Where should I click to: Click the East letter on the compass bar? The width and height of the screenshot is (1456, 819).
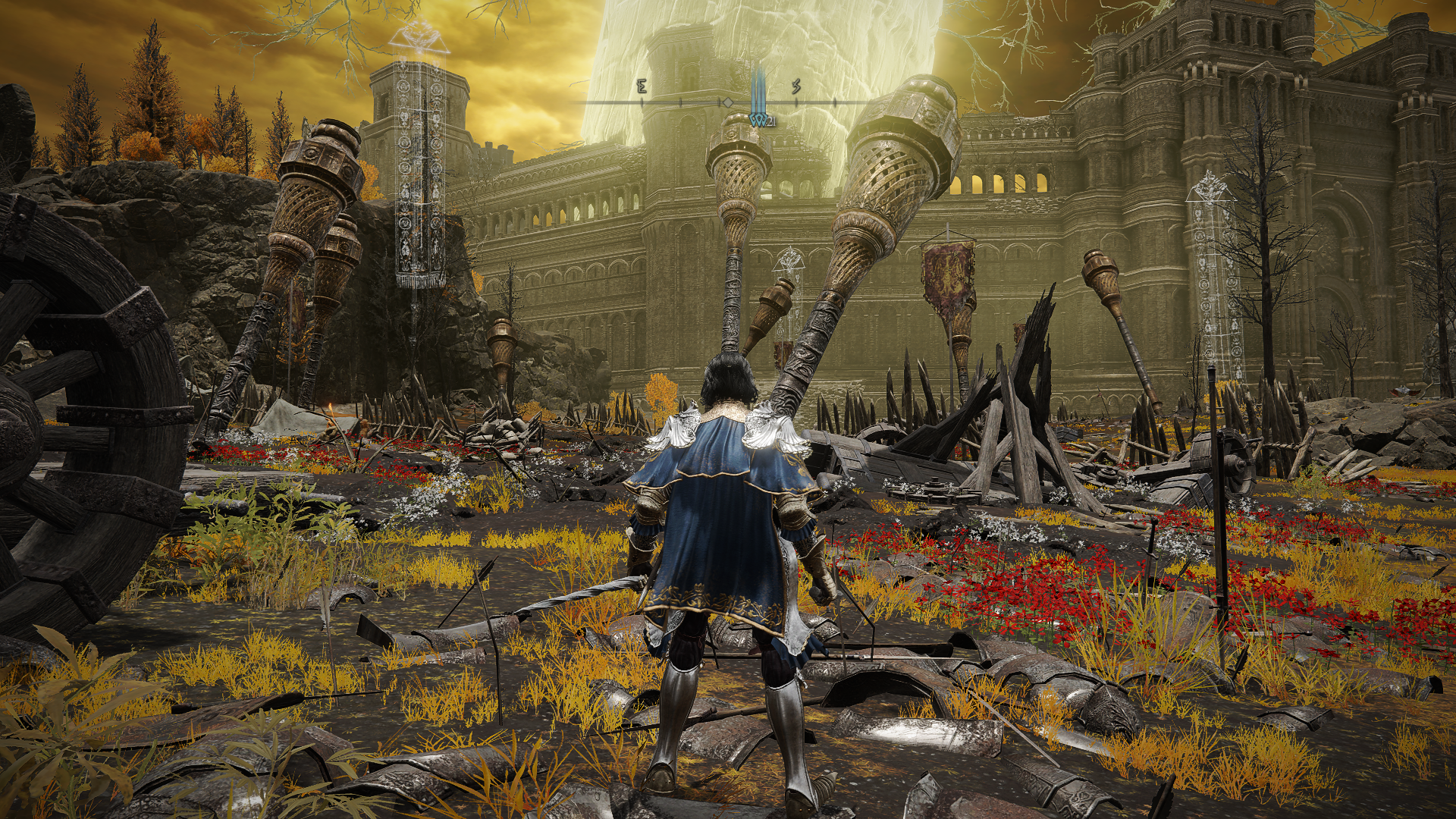pos(642,88)
